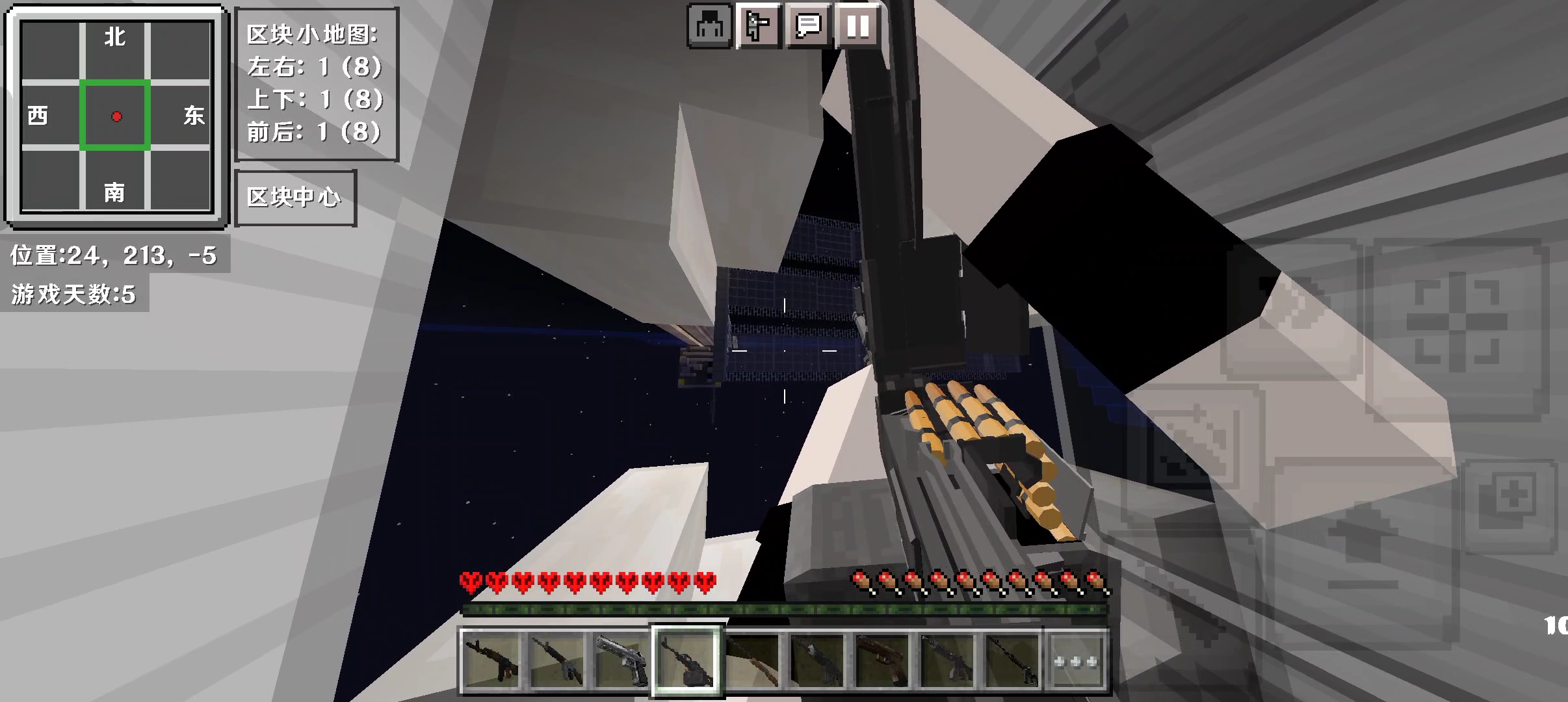Click the dark helmet-shaped icon button
This screenshot has width=1568, height=702.
point(710,27)
